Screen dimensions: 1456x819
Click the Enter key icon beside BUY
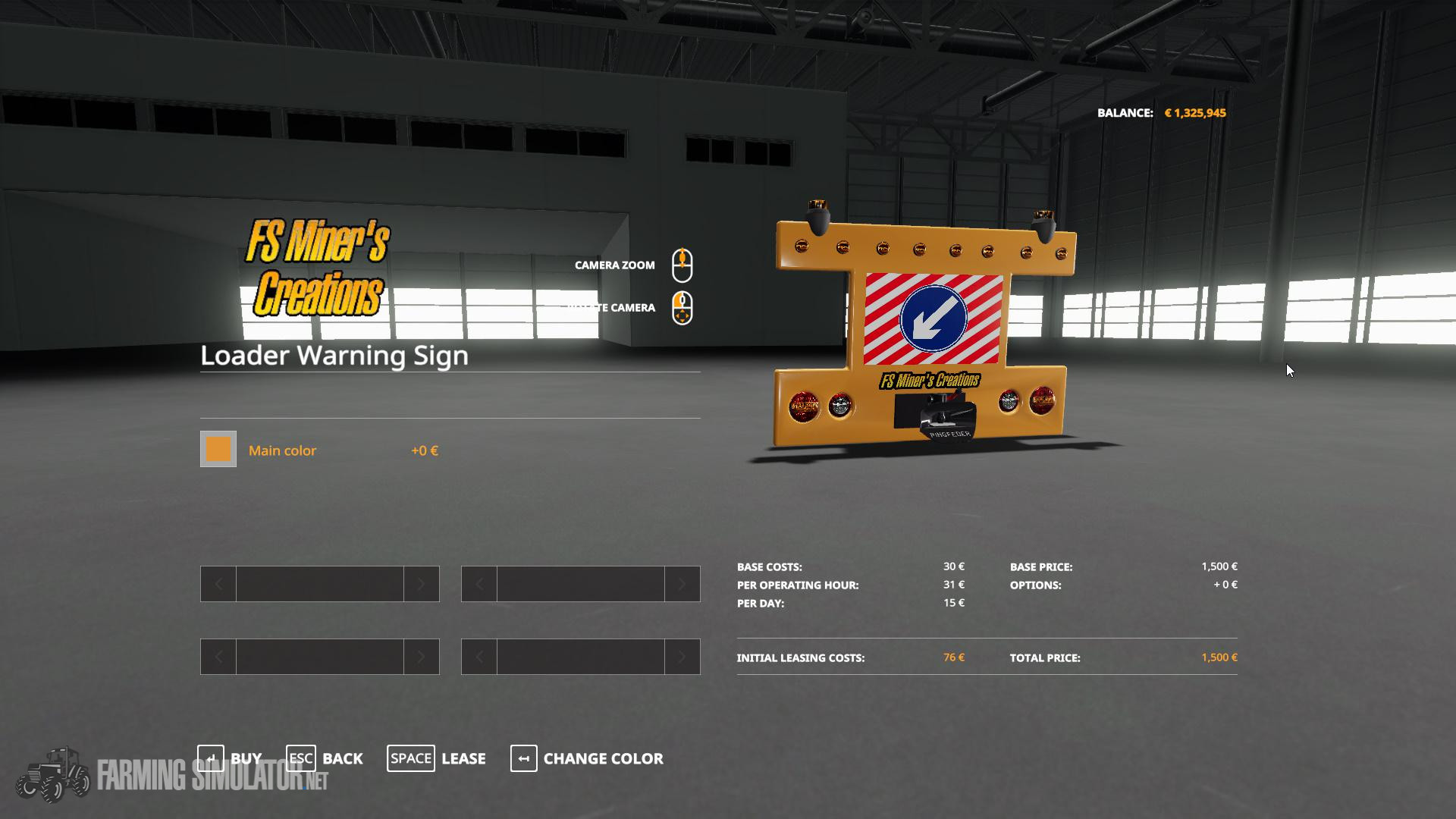pyautogui.click(x=211, y=758)
